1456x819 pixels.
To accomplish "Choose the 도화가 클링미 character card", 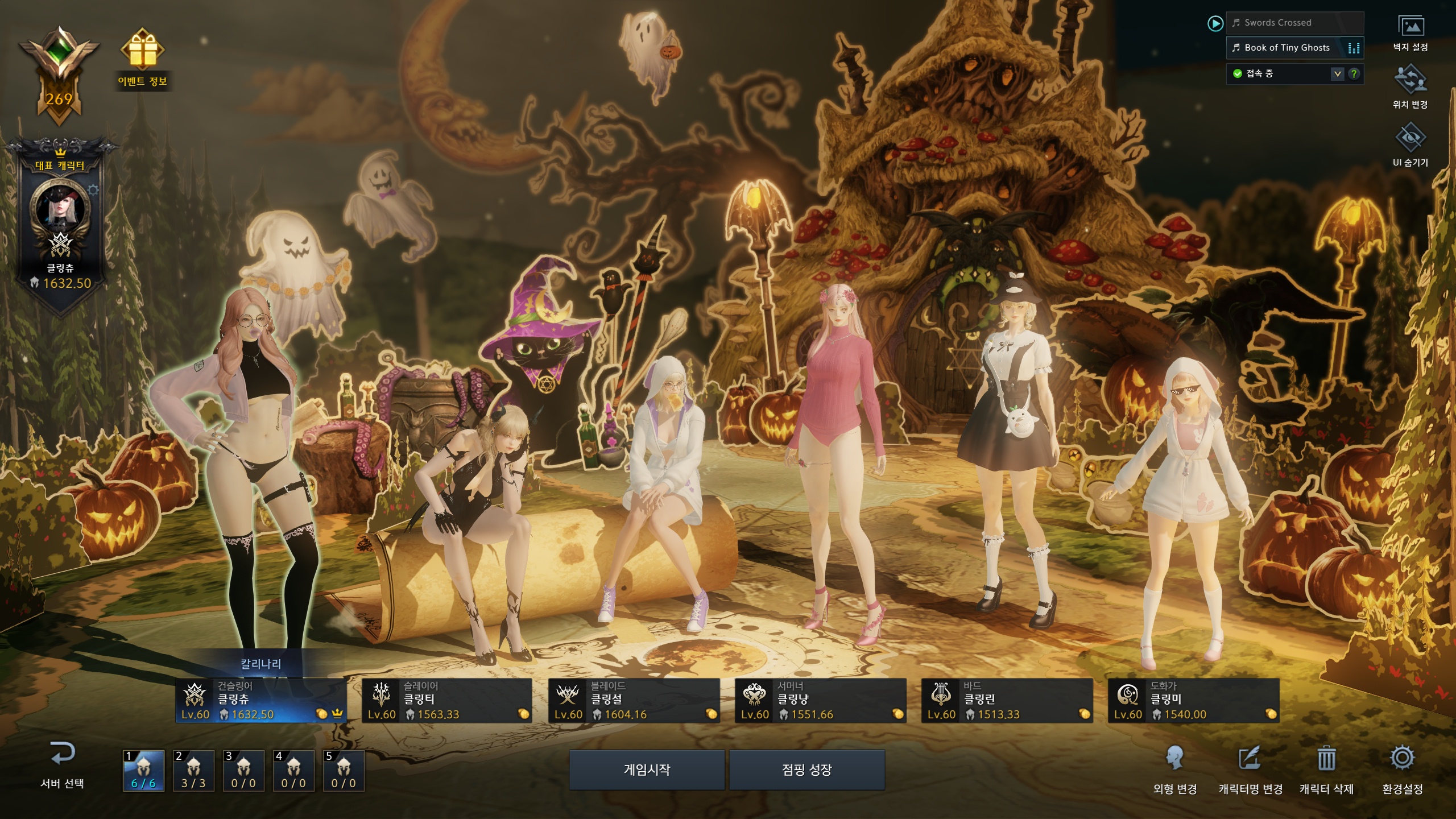I will pyautogui.click(x=1193, y=701).
